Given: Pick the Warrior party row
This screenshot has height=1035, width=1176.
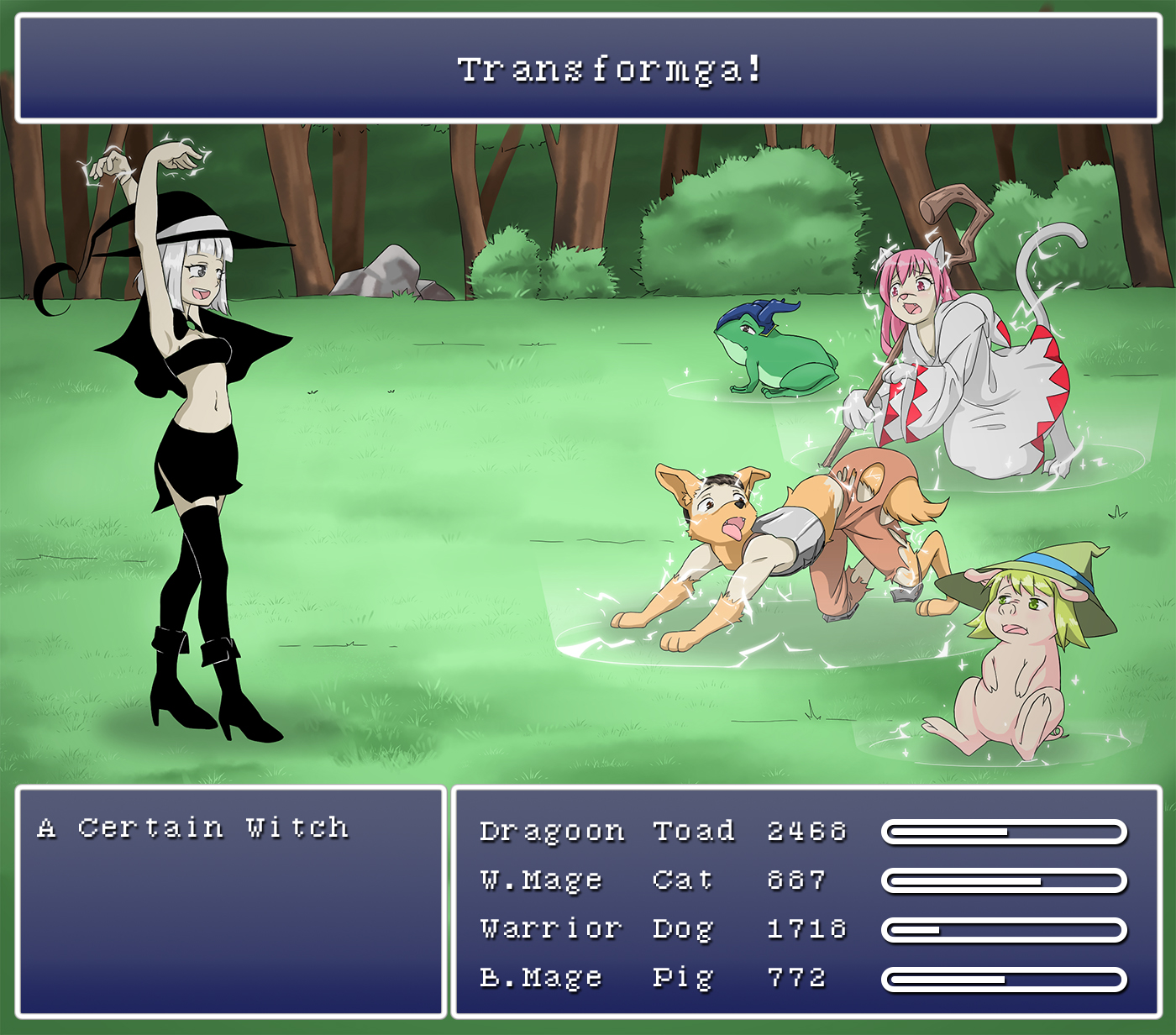Looking at the screenshot, I should click(550, 928).
